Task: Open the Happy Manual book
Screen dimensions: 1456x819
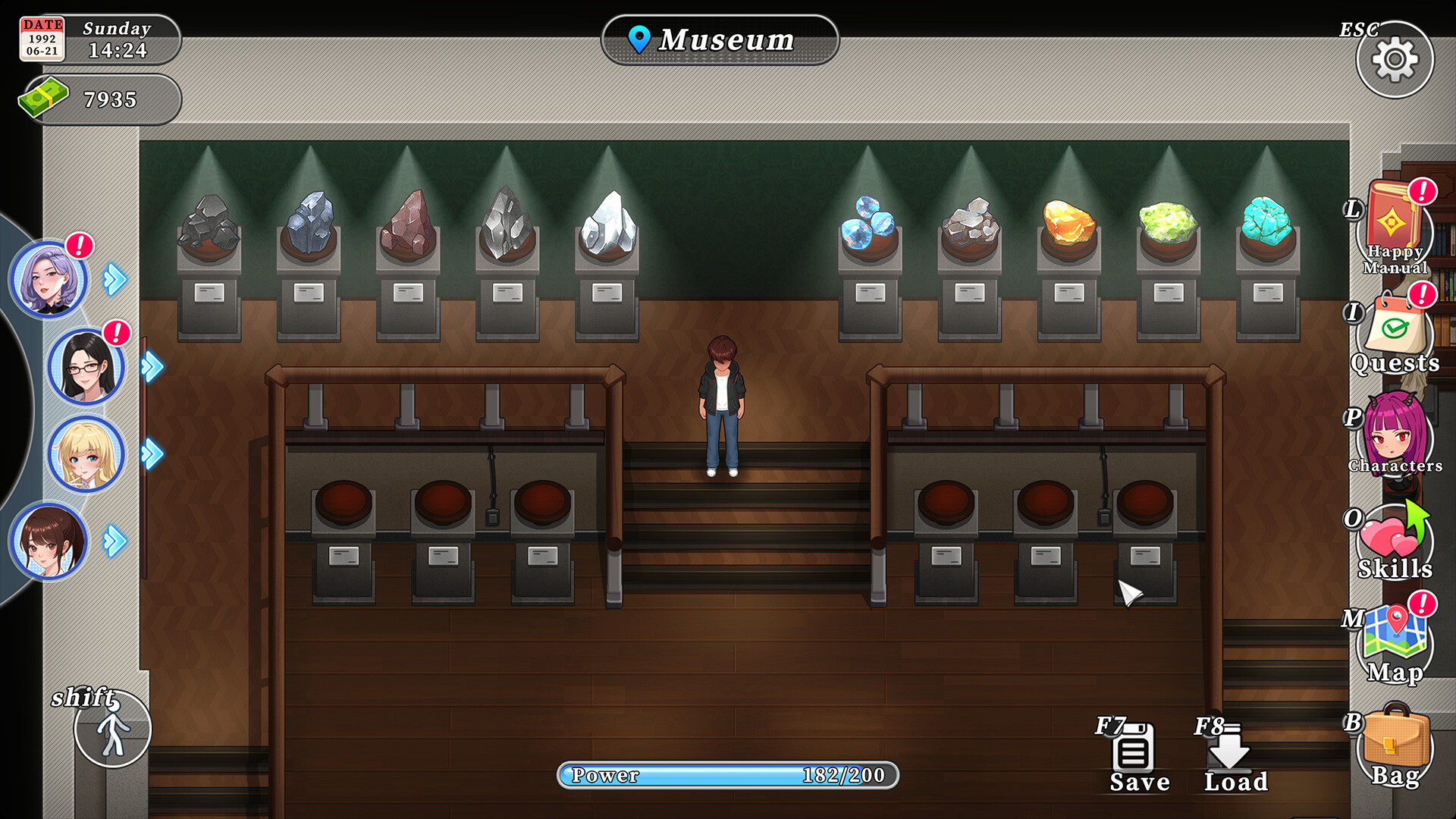Action: tap(1394, 227)
